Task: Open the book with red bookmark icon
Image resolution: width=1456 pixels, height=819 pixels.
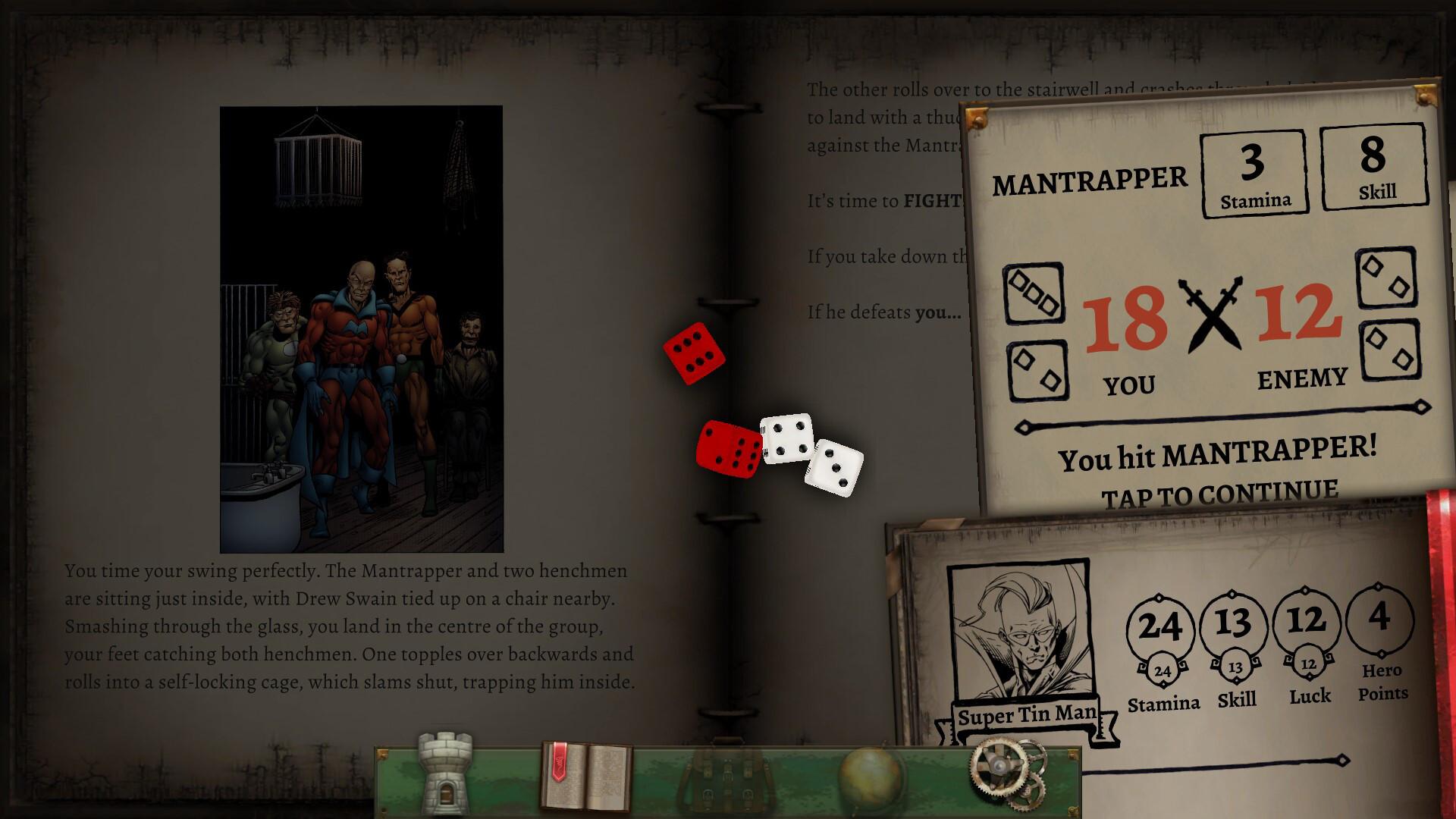Action: click(x=588, y=775)
